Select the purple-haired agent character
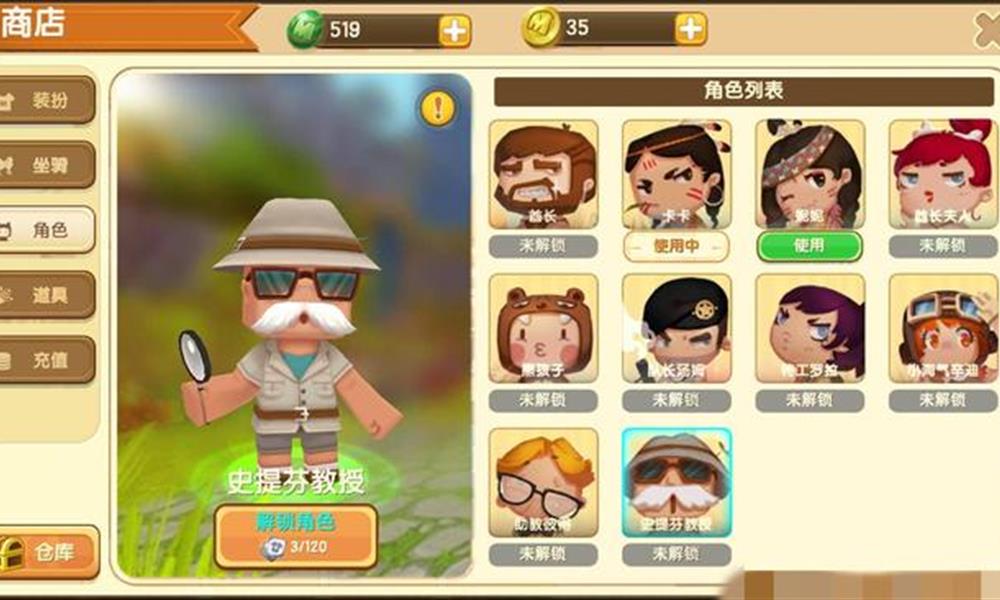Screen dimensions: 1000x600 tap(809, 329)
